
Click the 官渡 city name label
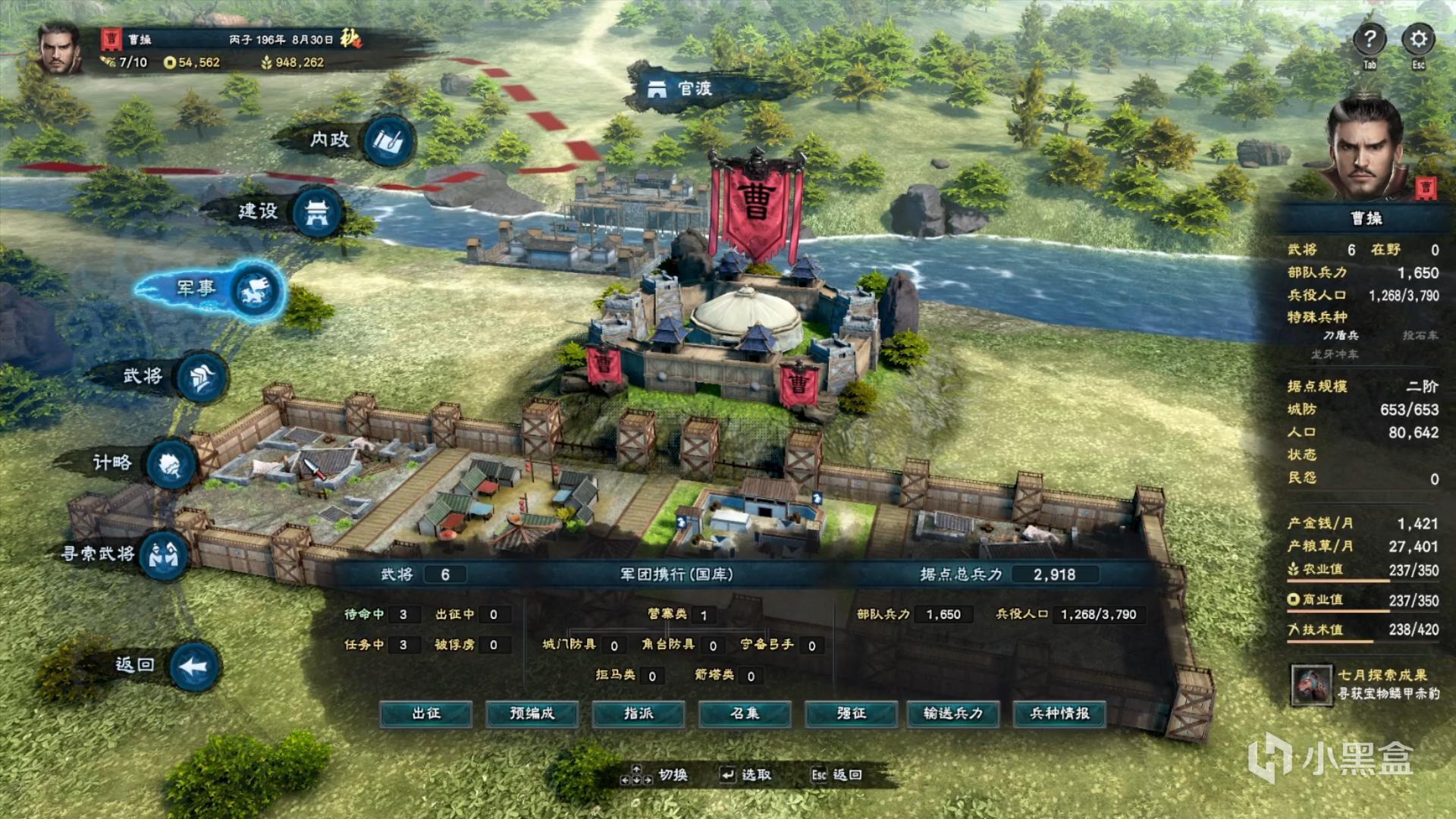680,89
